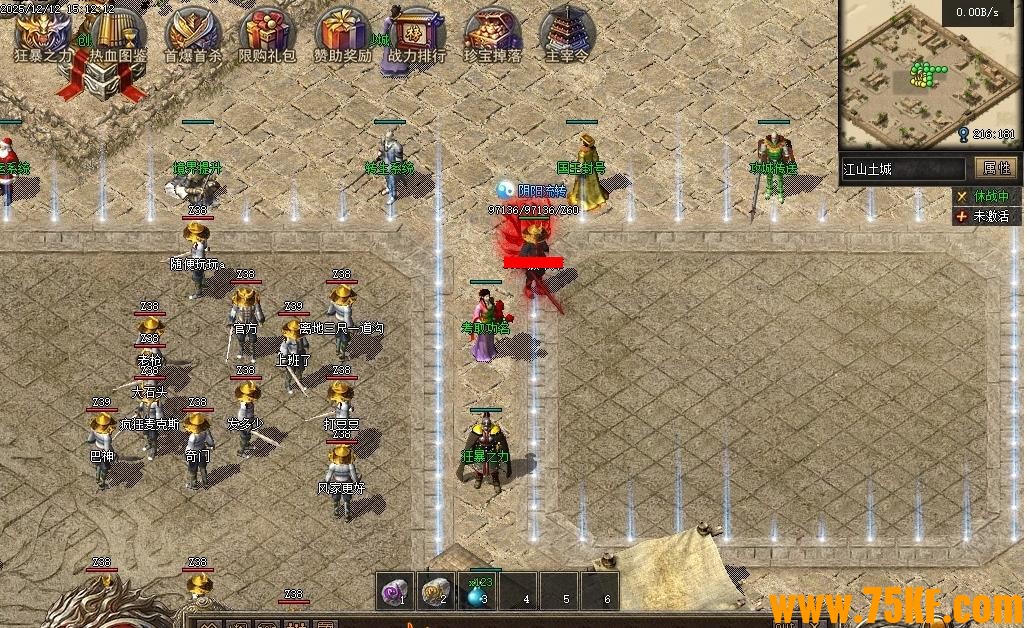Open the 狂暴之力 berserk power icon
The height and width of the screenshot is (628, 1027).
pos(42,33)
